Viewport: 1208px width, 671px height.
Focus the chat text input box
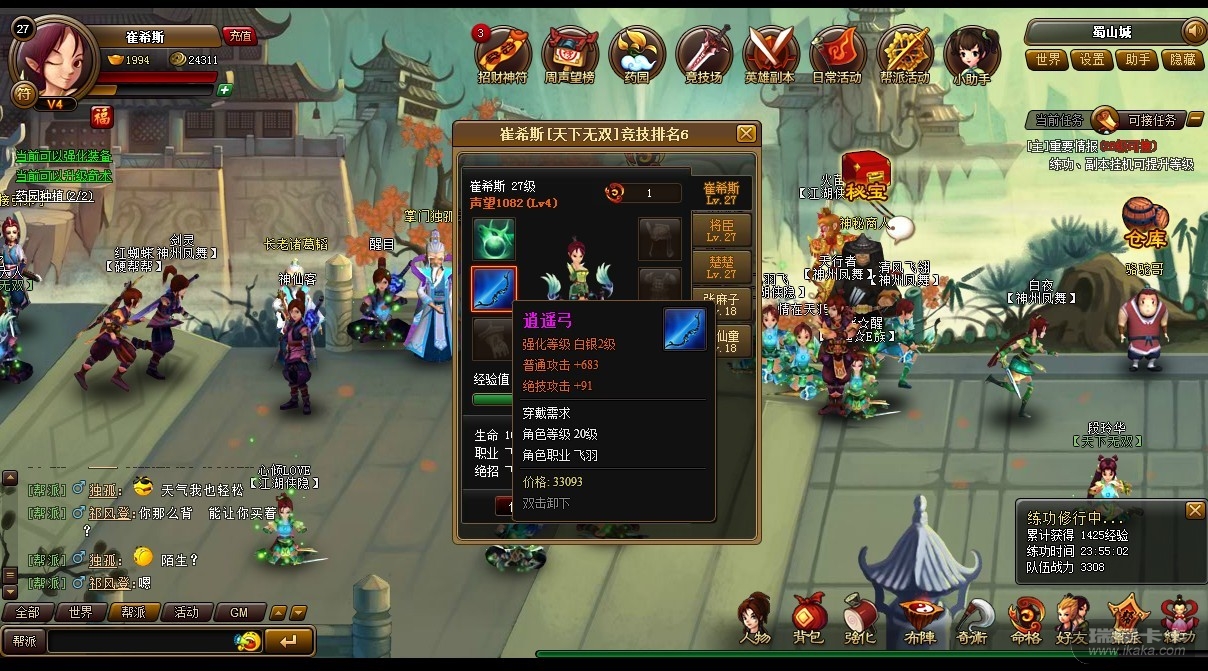(x=140, y=640)
